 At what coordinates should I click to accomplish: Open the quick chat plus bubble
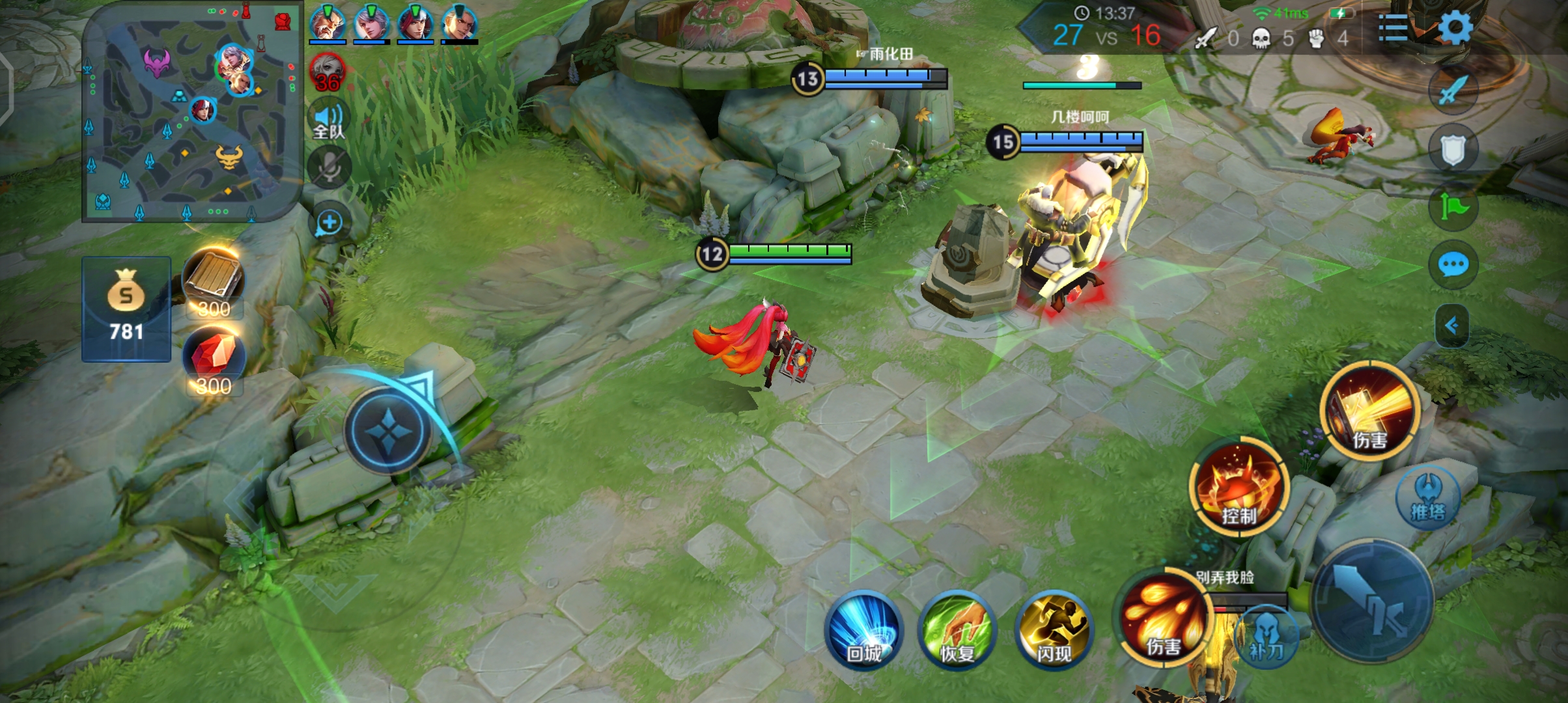[329, 223]
